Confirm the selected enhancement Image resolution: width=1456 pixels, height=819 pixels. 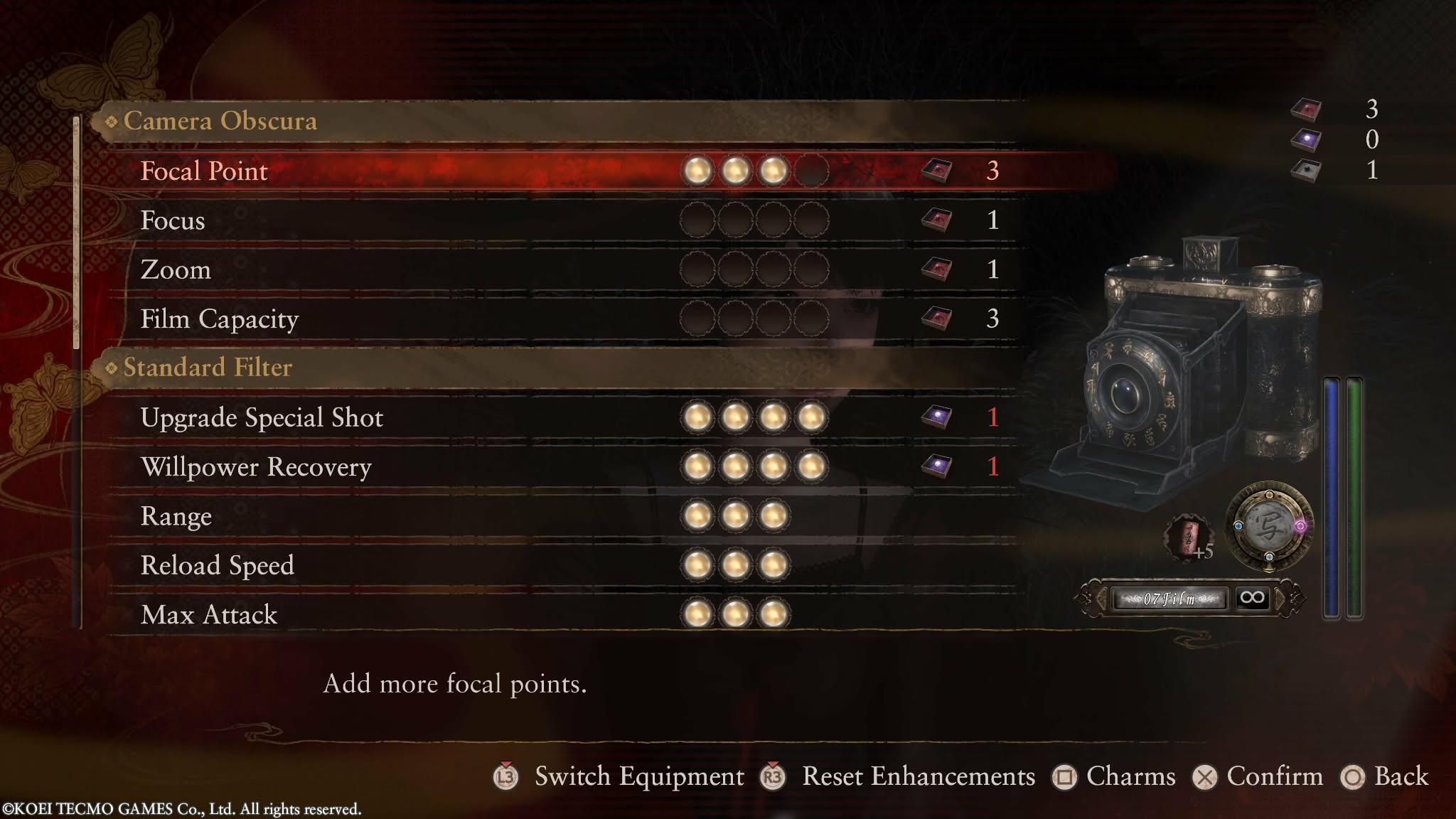point(1274,776)
